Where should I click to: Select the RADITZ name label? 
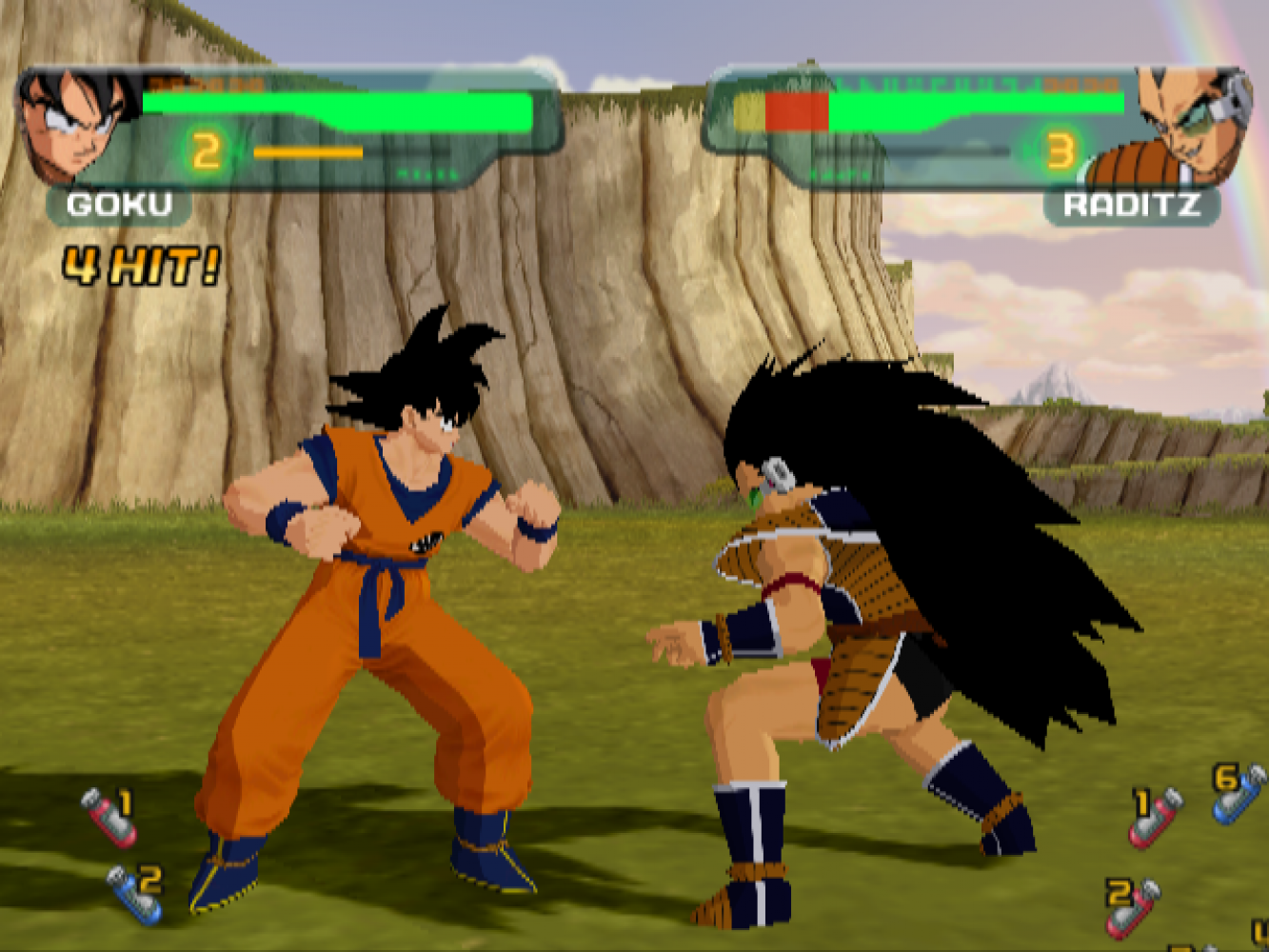[1131, 206]
